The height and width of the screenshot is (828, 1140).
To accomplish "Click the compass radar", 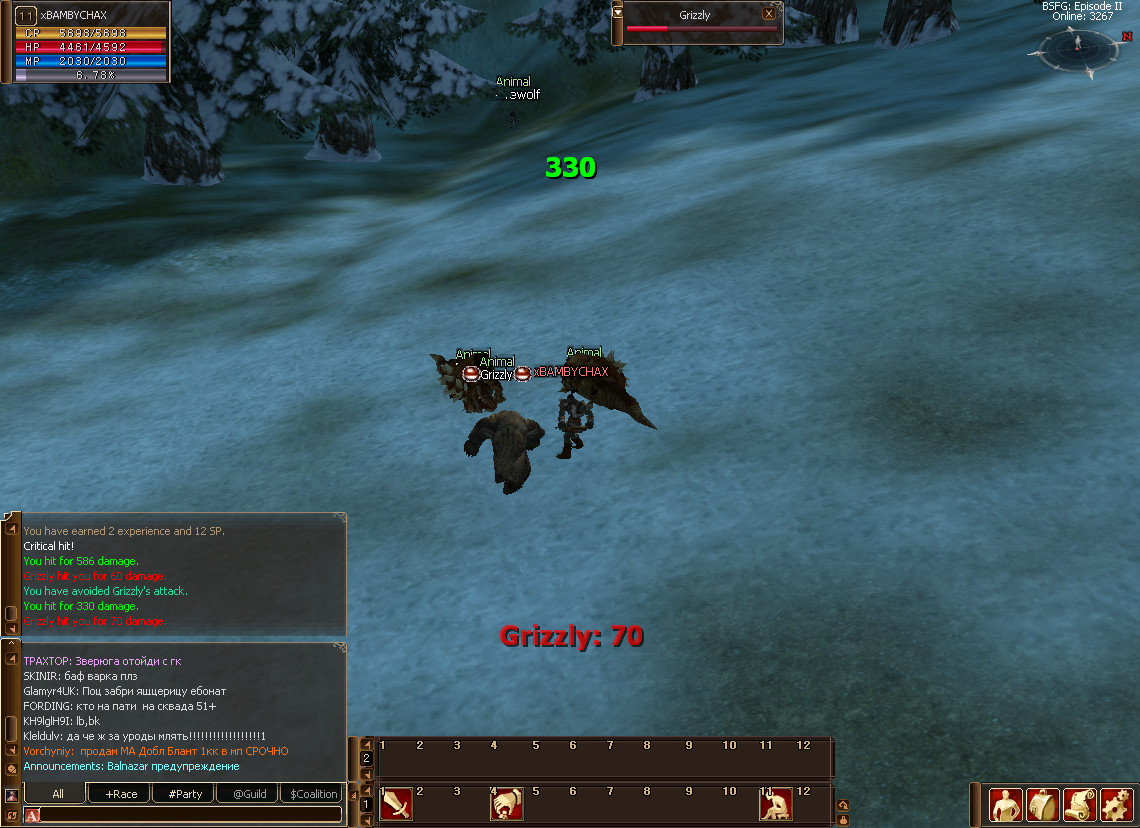I will coord(1077,47).
